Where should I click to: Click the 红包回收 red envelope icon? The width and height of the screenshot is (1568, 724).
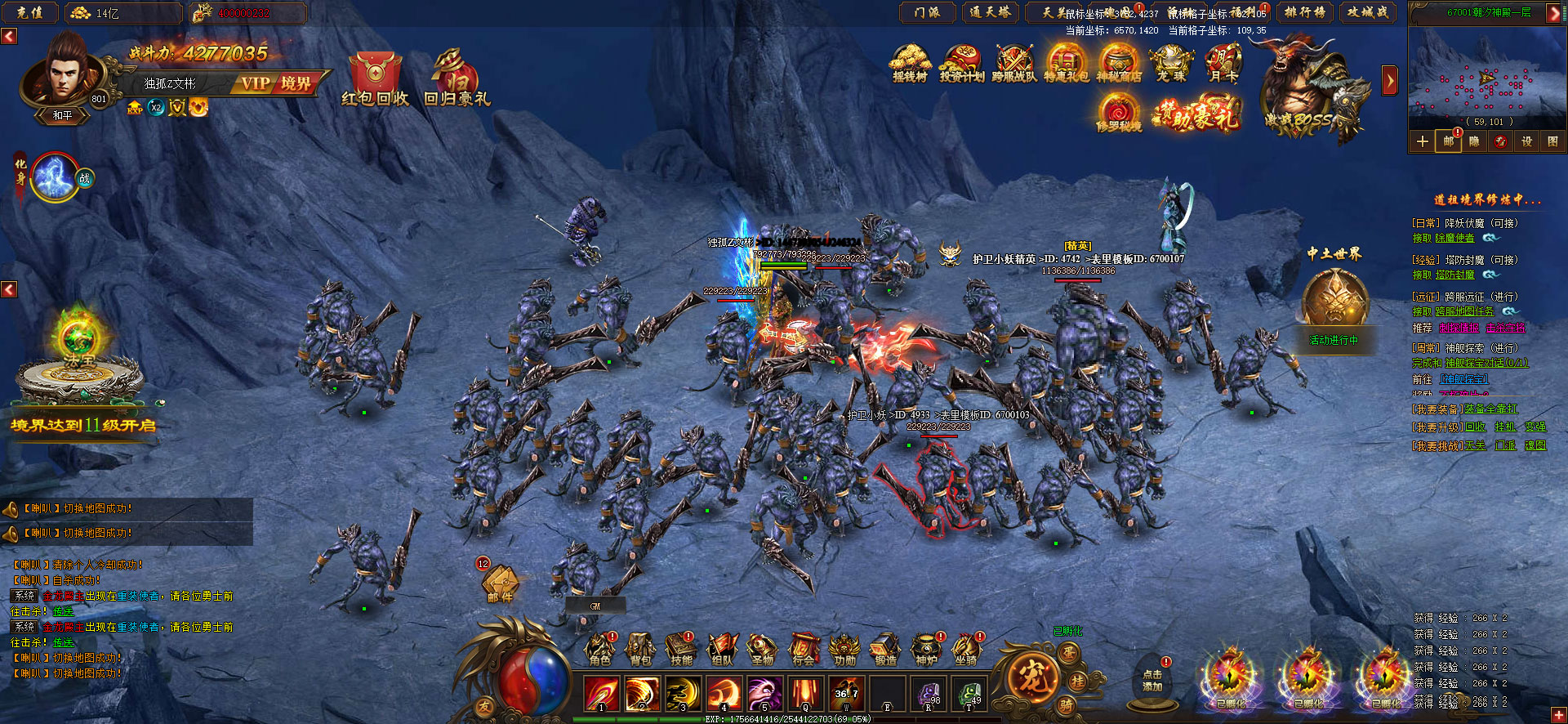[x=375, y=79]
